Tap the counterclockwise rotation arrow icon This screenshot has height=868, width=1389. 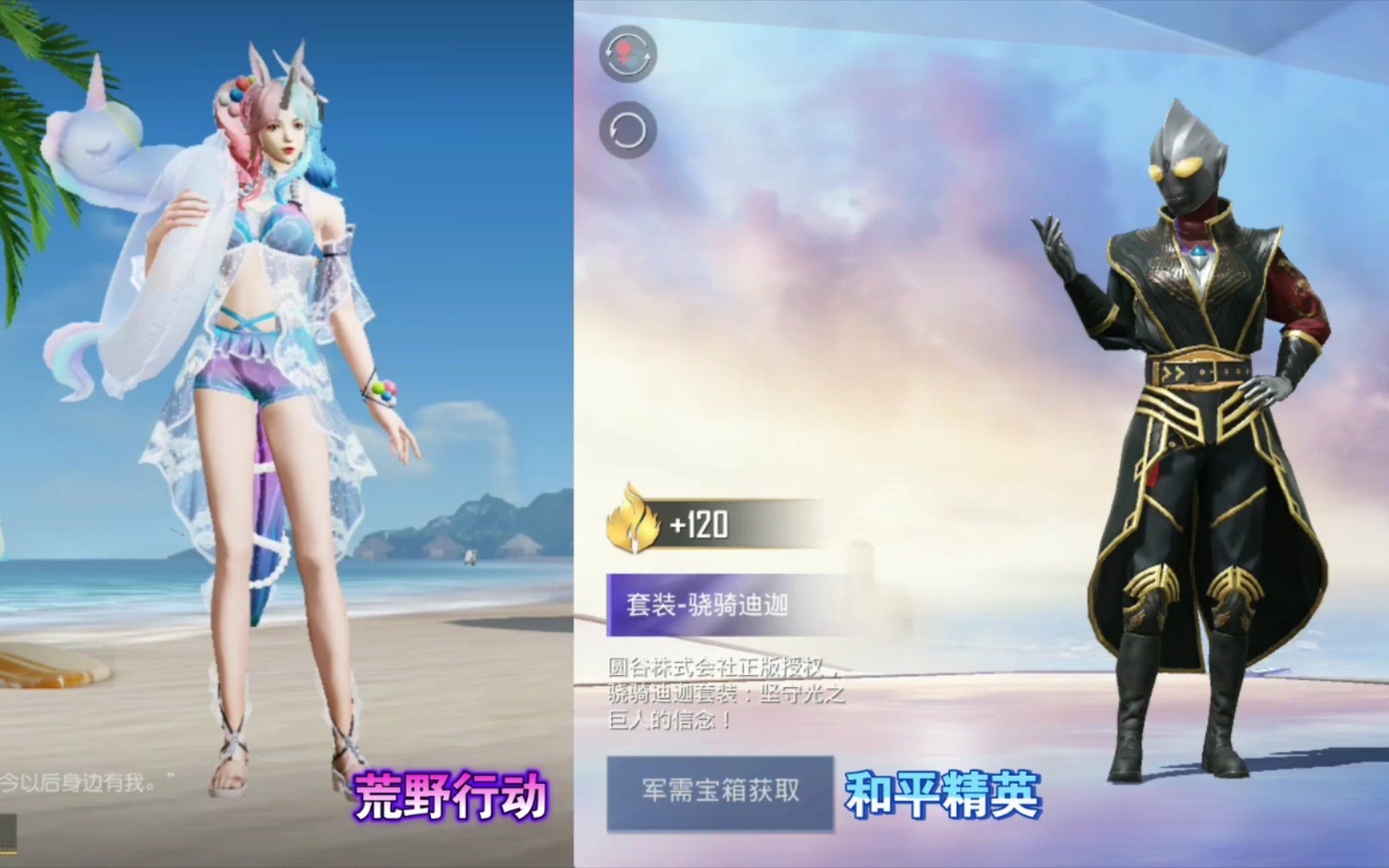click(x=627, y=129)
